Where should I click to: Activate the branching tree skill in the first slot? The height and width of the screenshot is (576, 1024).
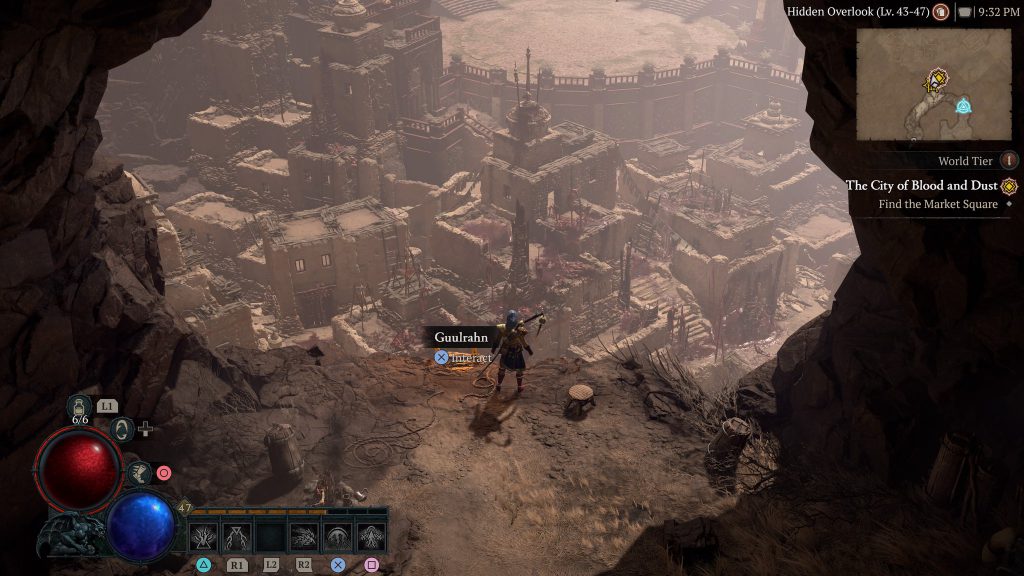[x=204, y=537]
